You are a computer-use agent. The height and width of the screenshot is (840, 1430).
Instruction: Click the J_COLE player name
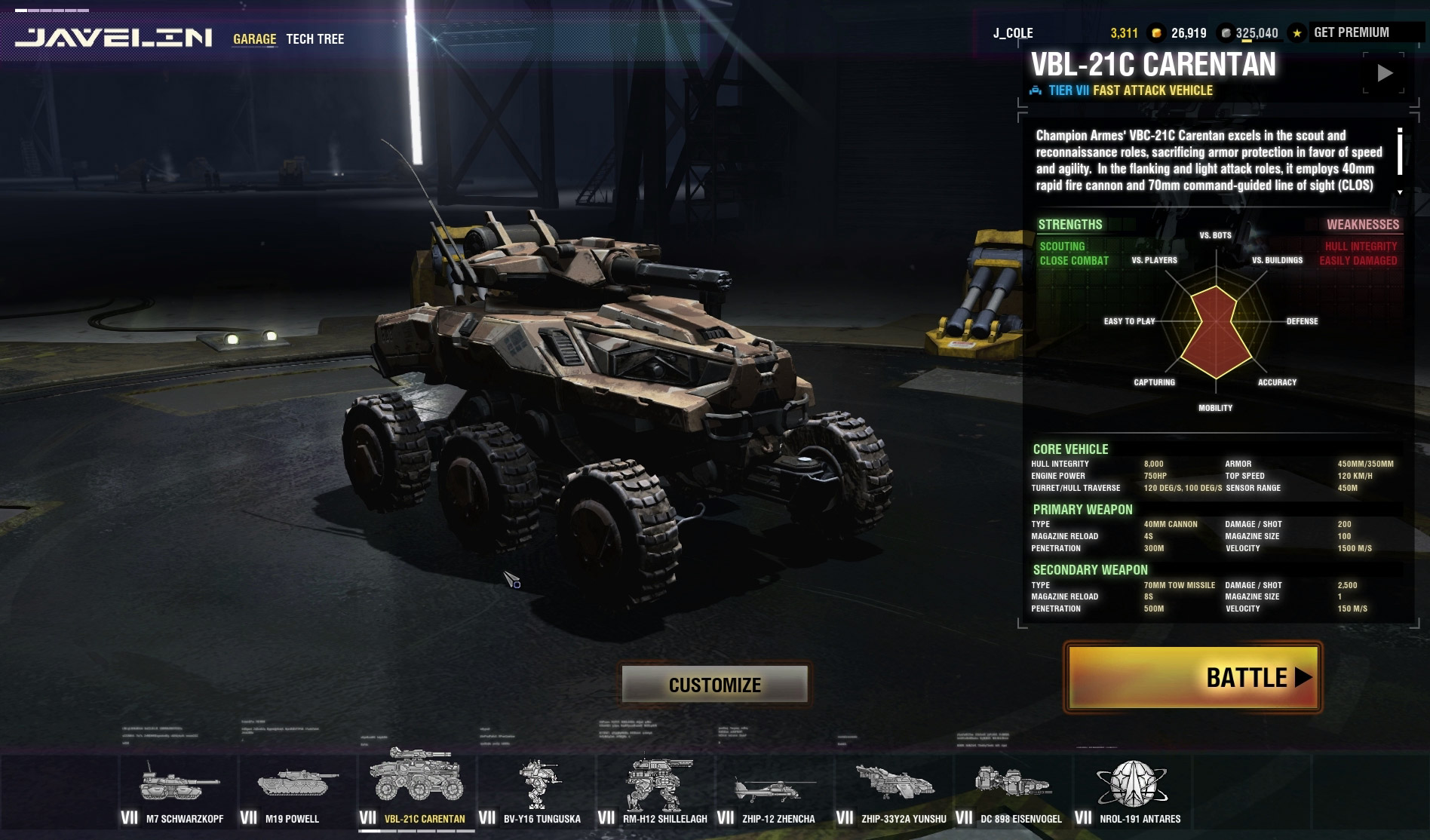point(1012,33)
